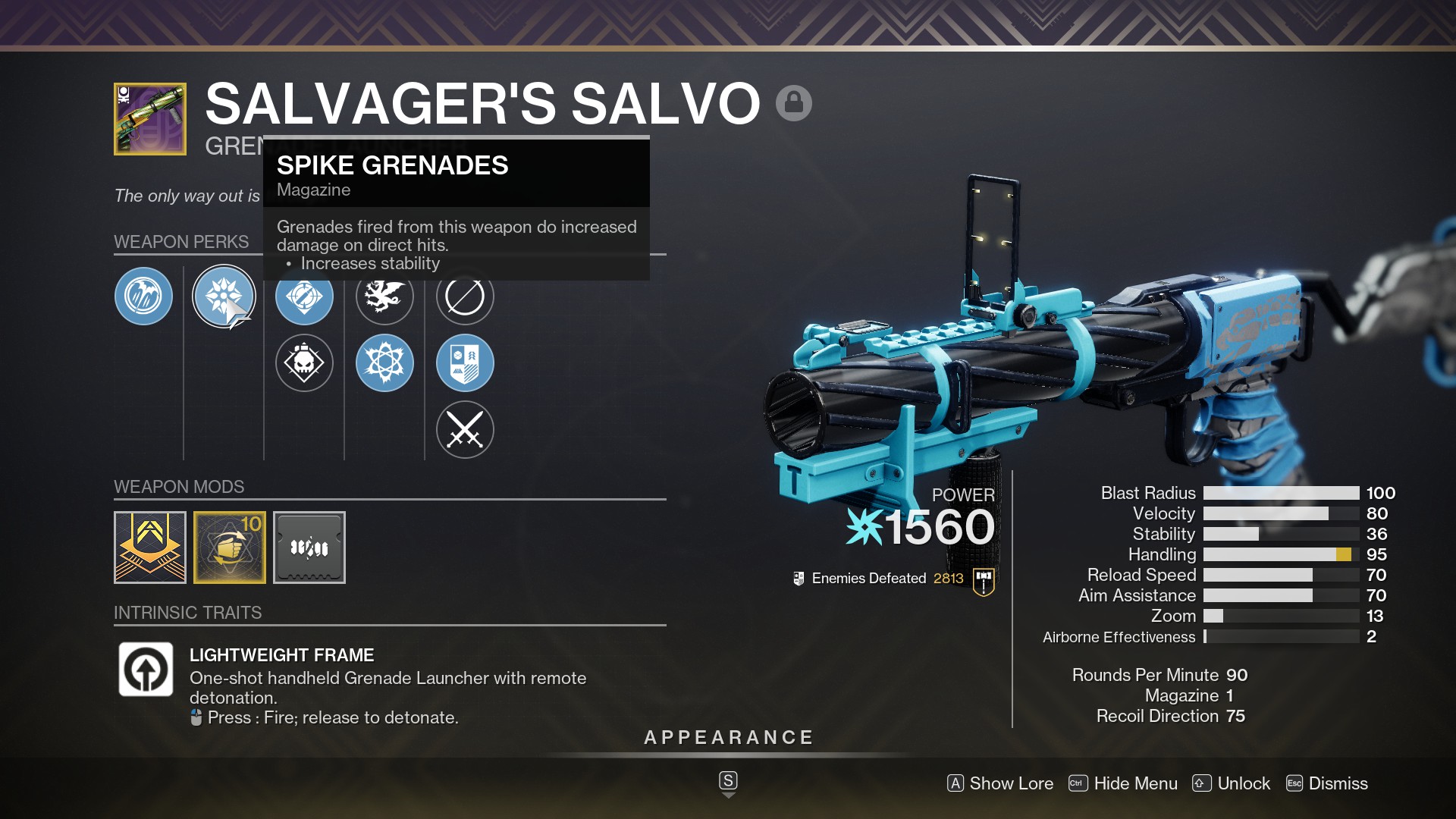
Task: Select the first barrel perk icon
Action: [143, 297]
